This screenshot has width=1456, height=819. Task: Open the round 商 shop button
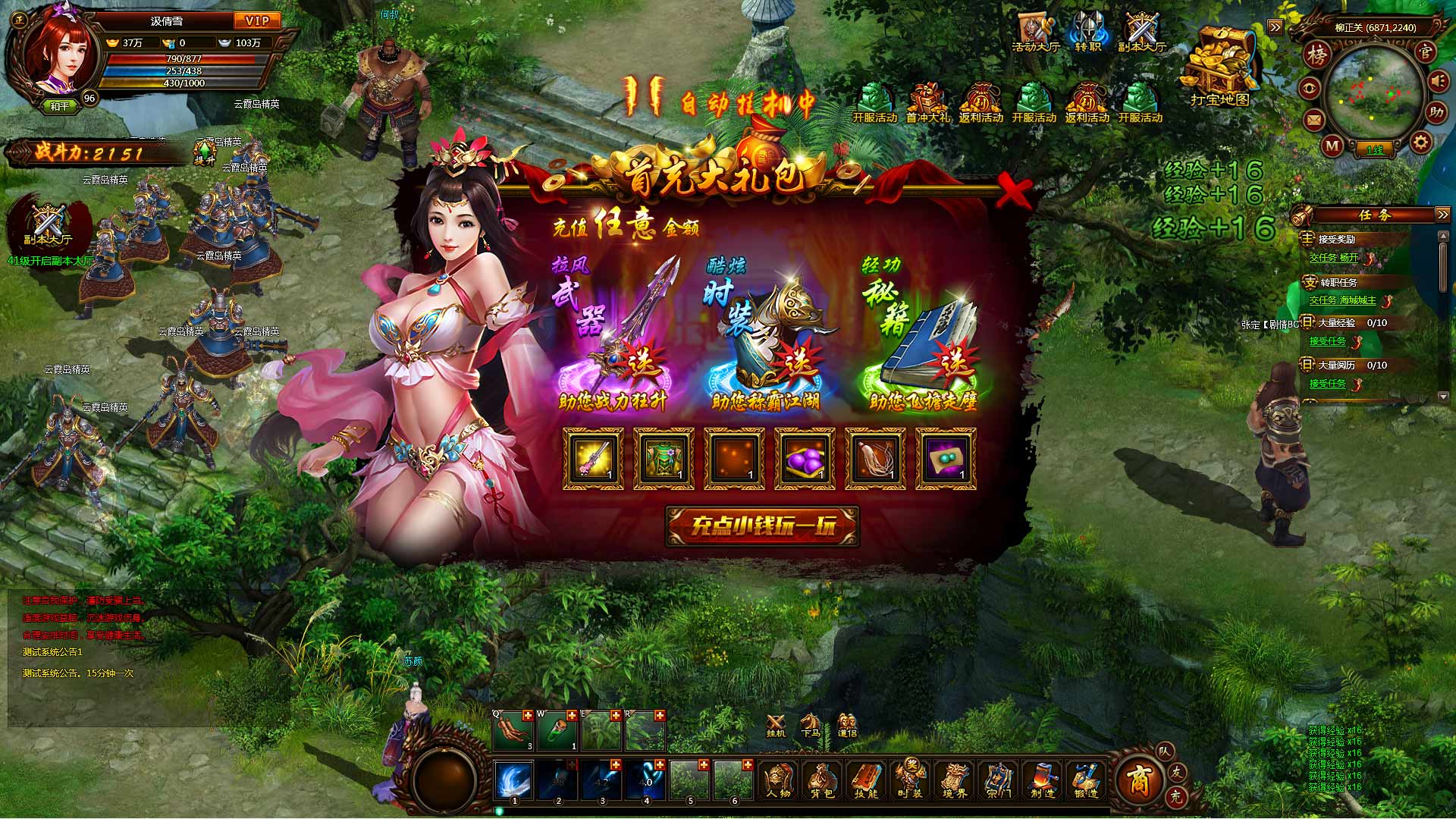click(x=1140, y=779)
